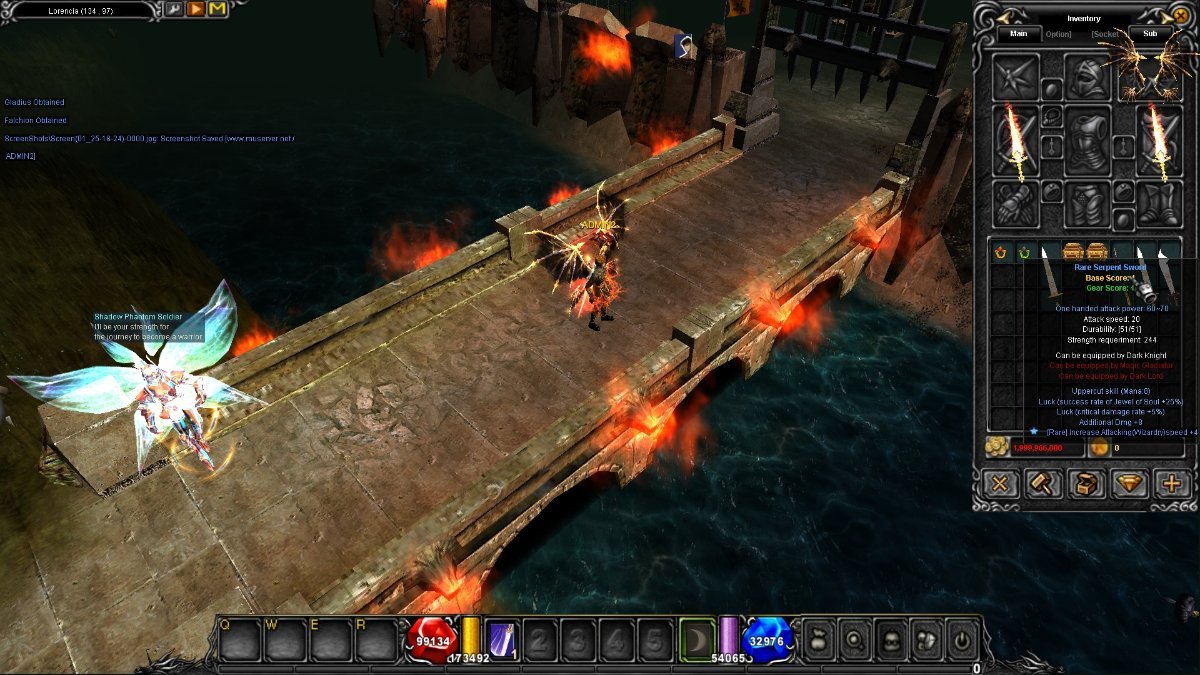Select the equipped chest armor slot
1200x675 pixels.
1087,140
